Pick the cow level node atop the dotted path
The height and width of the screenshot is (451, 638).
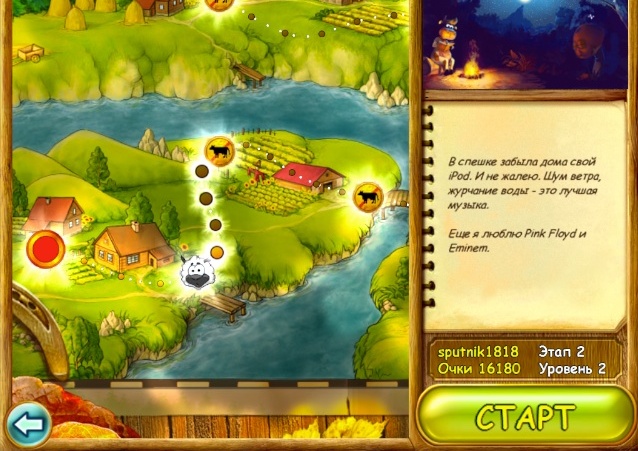tap(217, 151)
